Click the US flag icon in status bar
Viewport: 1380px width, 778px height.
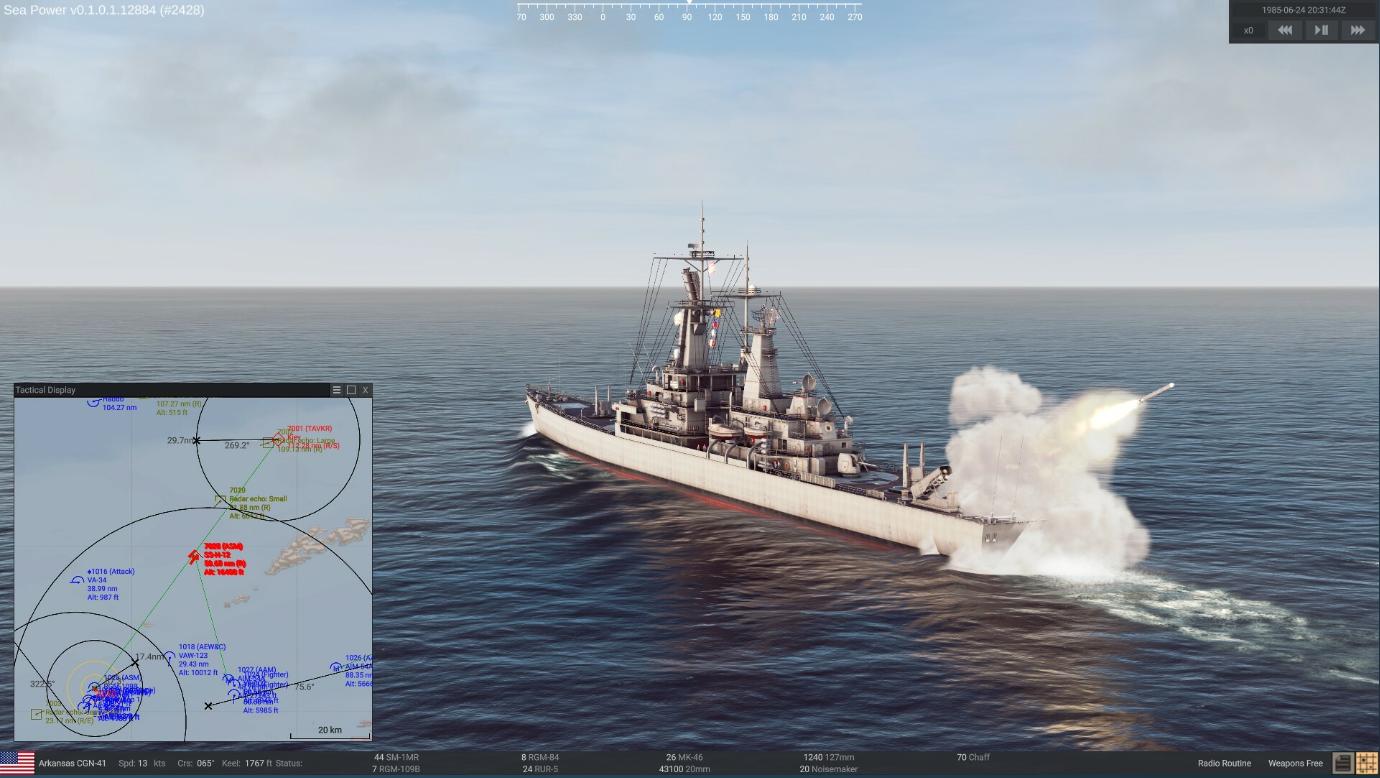16,762
